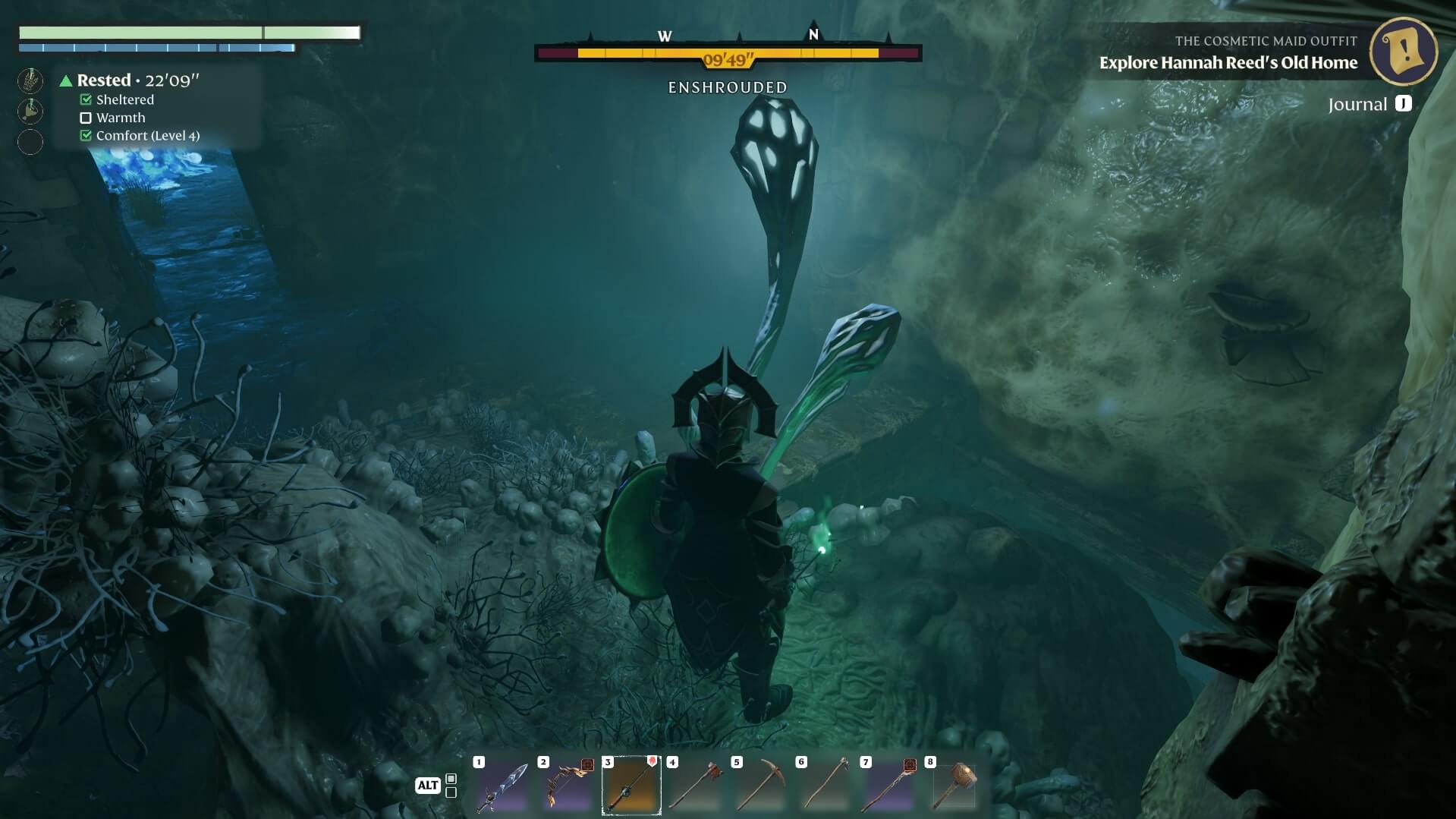Click the Explore Hannah Reed's Old Home objective
The height and width of the screenshot is (819, 1456).
pos(1229,63)
